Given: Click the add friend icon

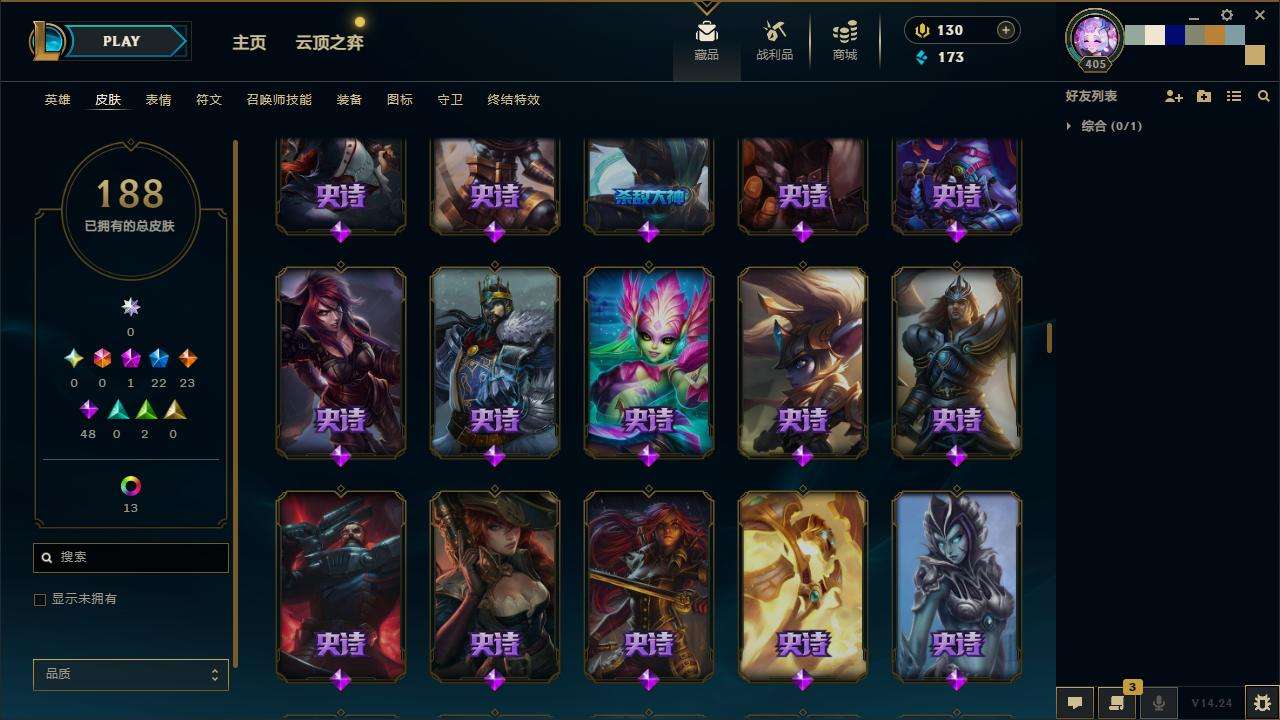Looking at the screenshot, I should pos(1173,96).
